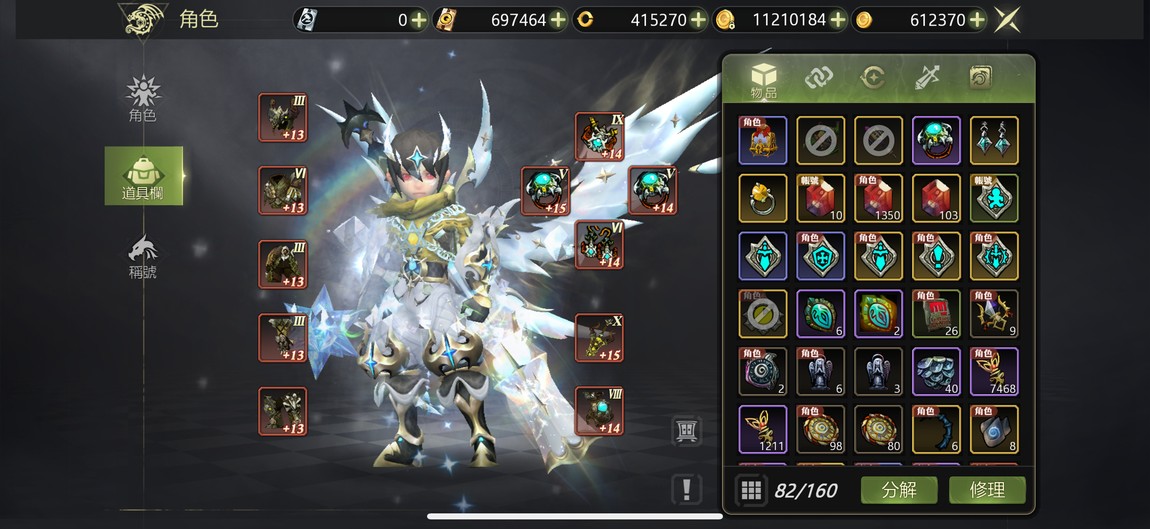The height and width of the screenshot is (529, 1150).
Task: Close the character screen with the X
Action: tap(1009, 19)
